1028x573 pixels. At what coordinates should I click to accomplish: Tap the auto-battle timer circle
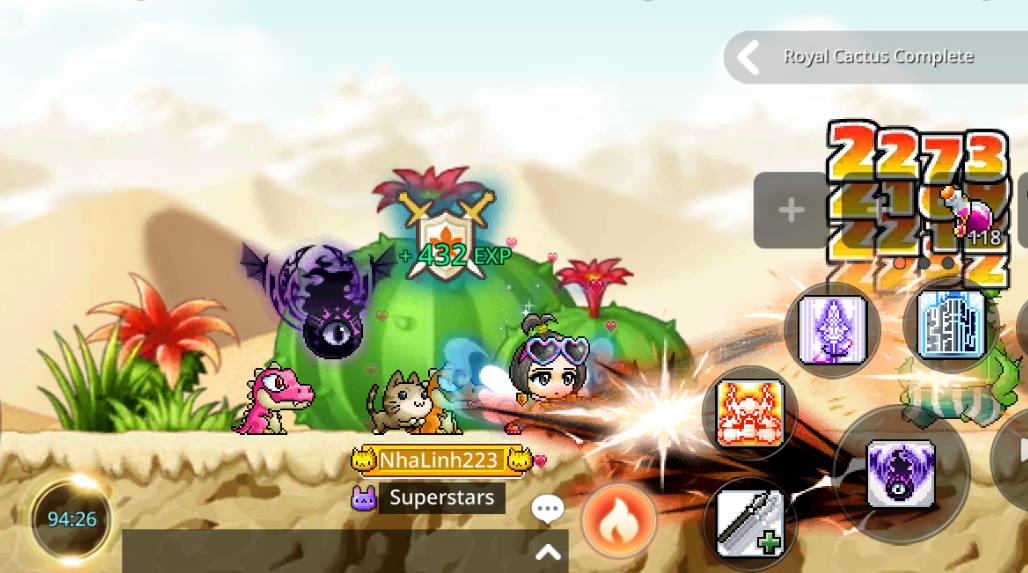coord(72,519)
